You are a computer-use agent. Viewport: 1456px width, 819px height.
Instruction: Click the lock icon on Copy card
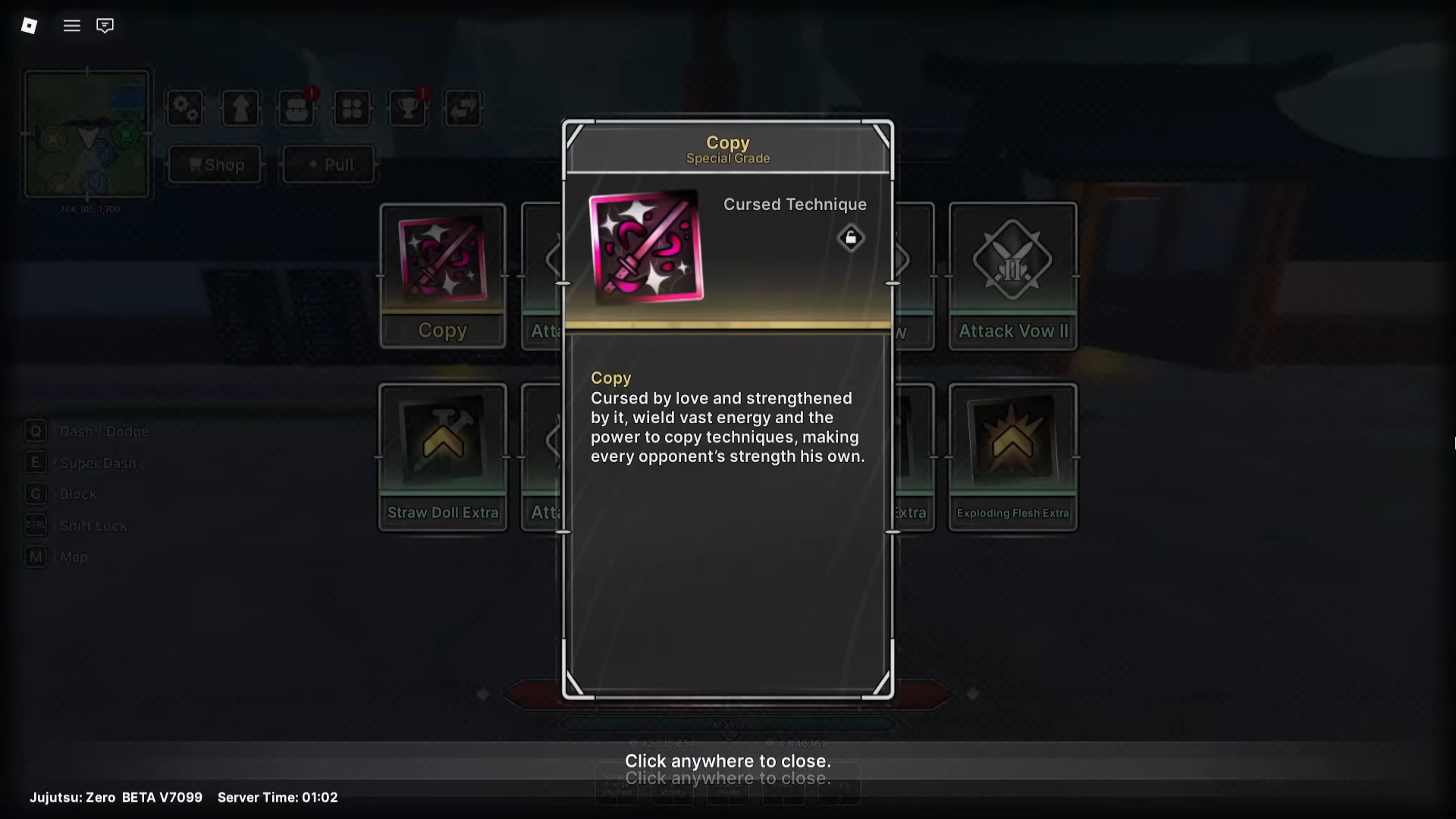coord(851,238)
